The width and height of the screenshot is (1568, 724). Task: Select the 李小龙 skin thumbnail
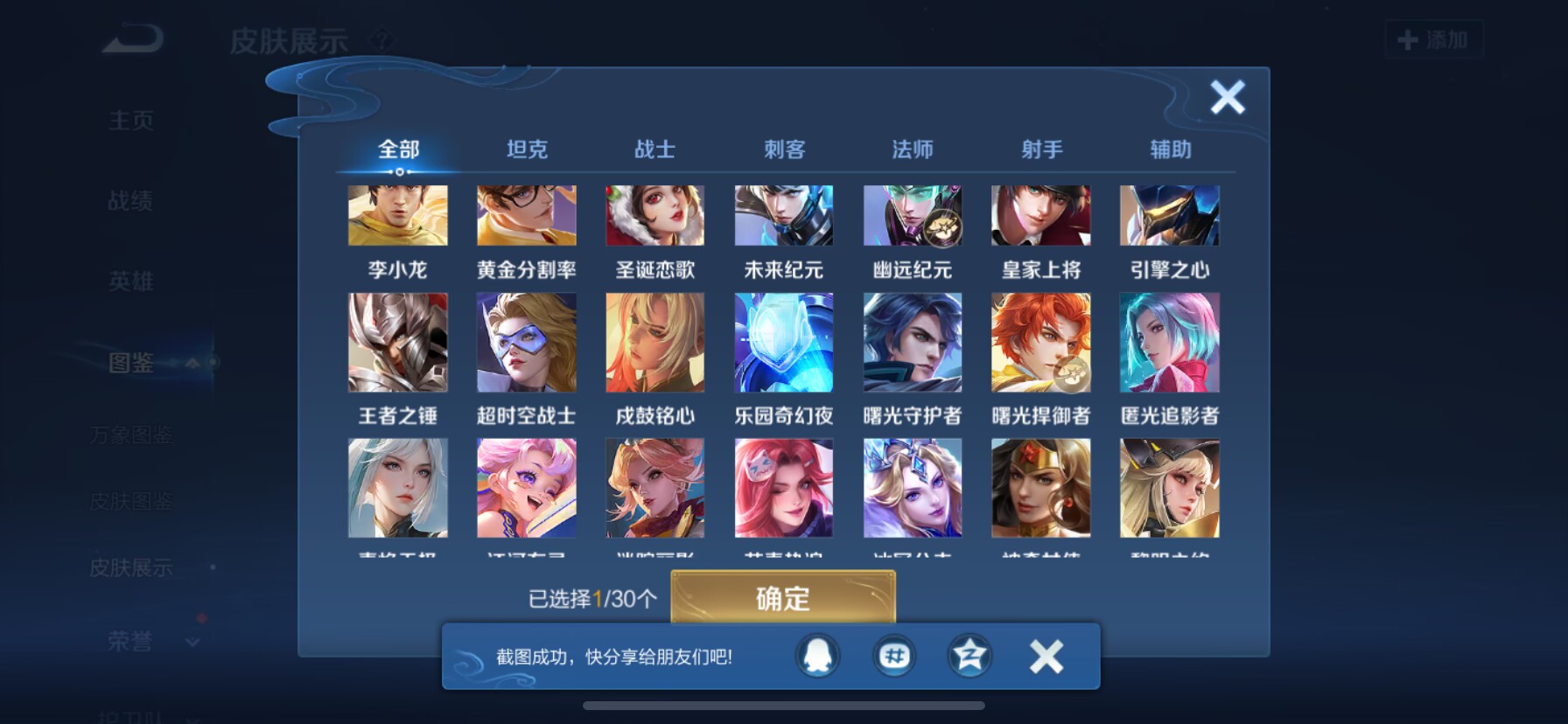point(398,215)
